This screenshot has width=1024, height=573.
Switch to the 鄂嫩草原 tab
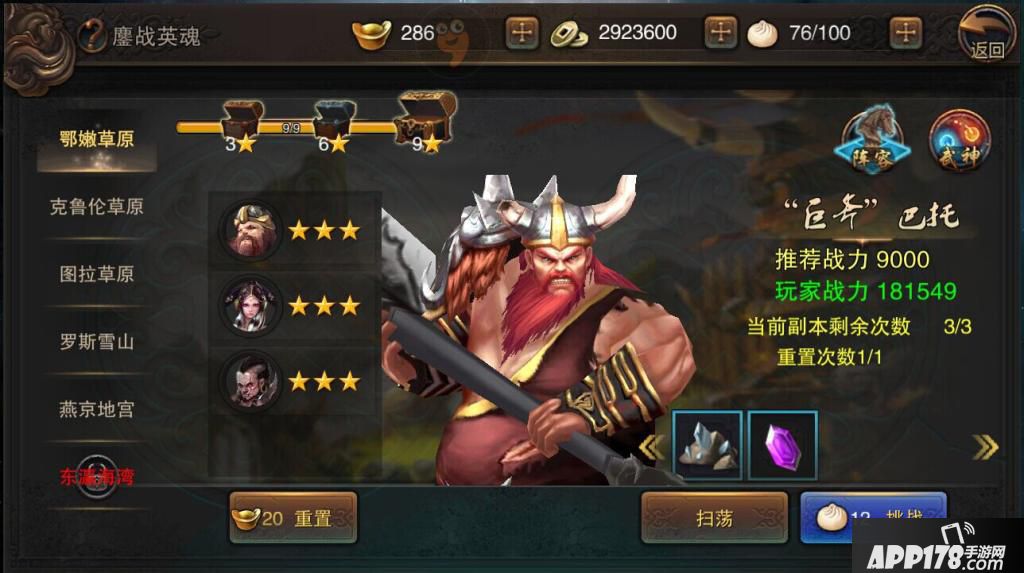(x=97, y=140)
